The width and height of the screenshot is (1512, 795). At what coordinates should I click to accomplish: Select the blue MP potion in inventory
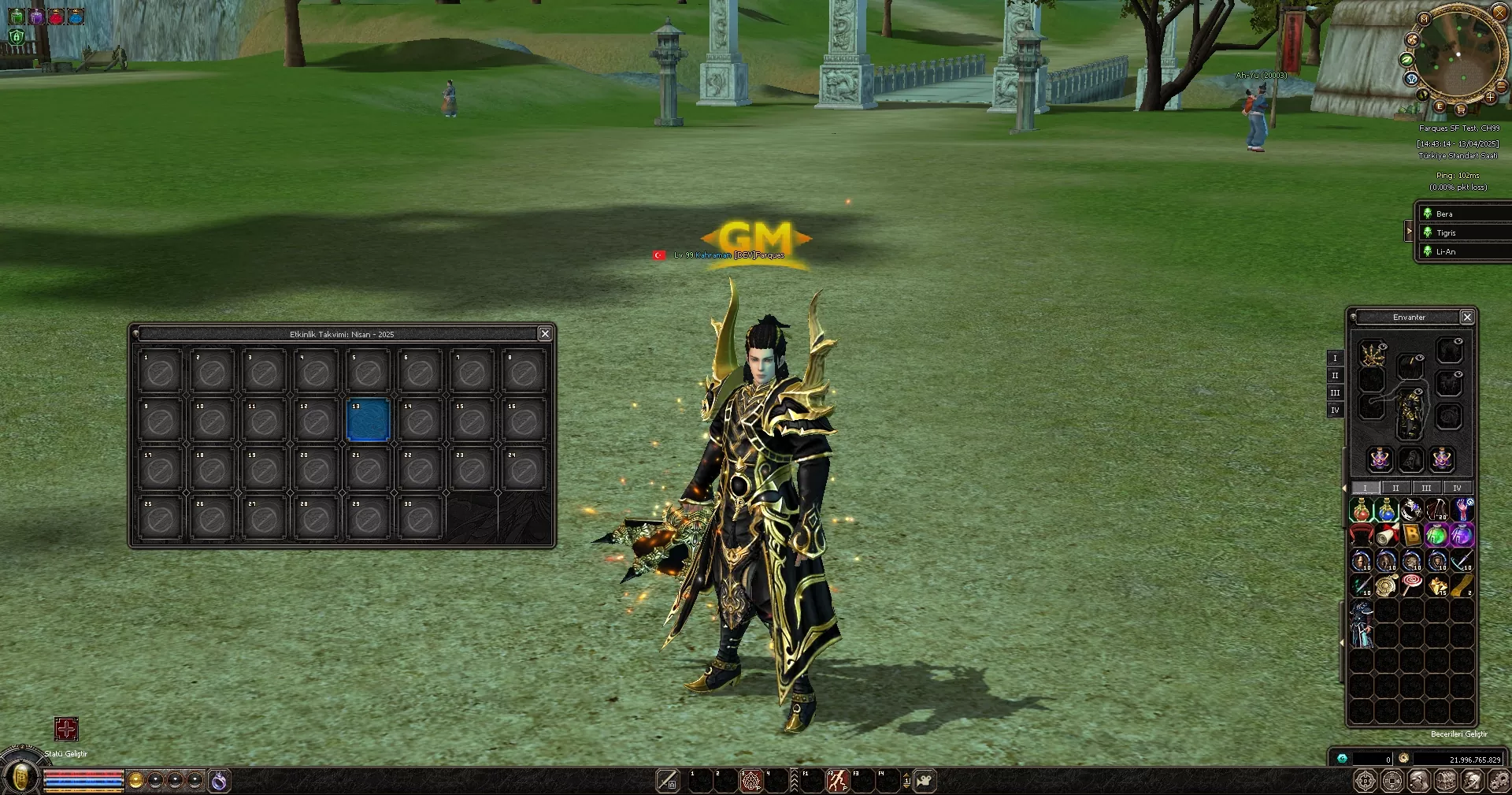tap(1386, 511)
